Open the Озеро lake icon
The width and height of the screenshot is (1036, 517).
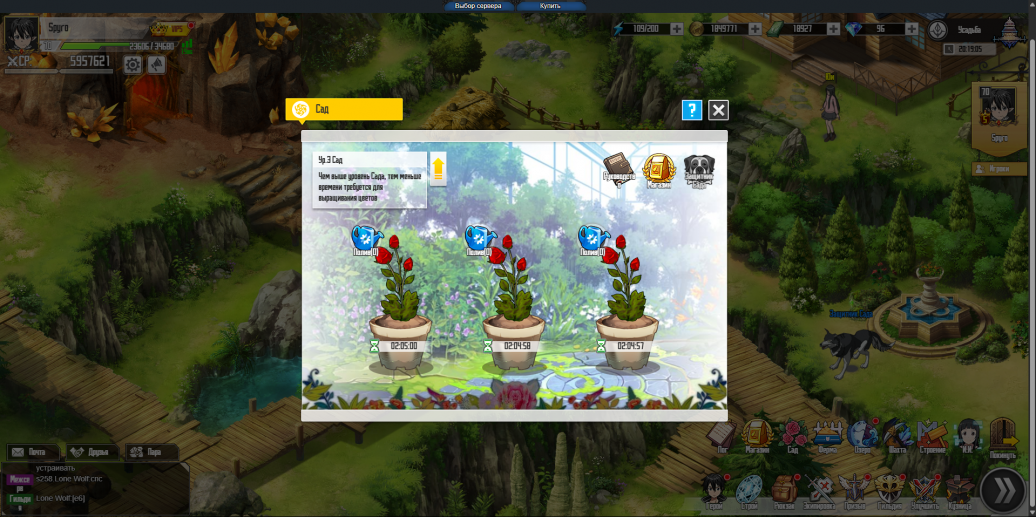click(862, 435)
